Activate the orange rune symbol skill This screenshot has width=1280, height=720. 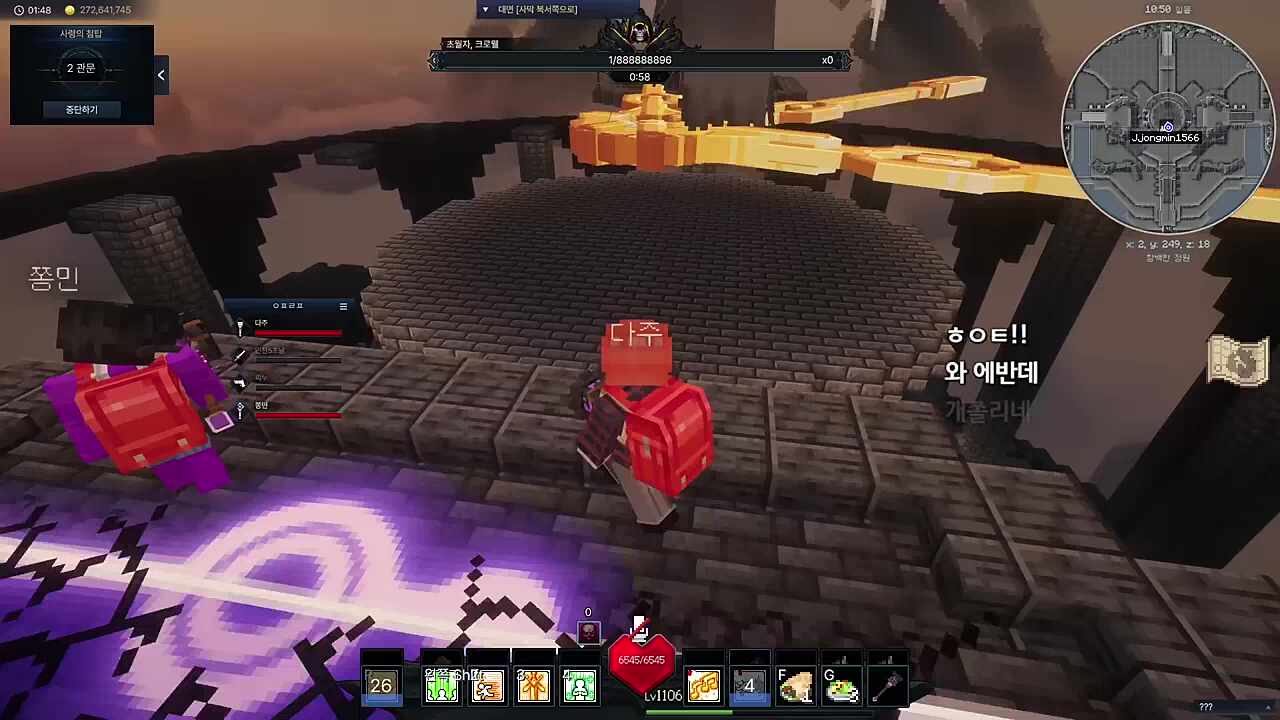534,686
